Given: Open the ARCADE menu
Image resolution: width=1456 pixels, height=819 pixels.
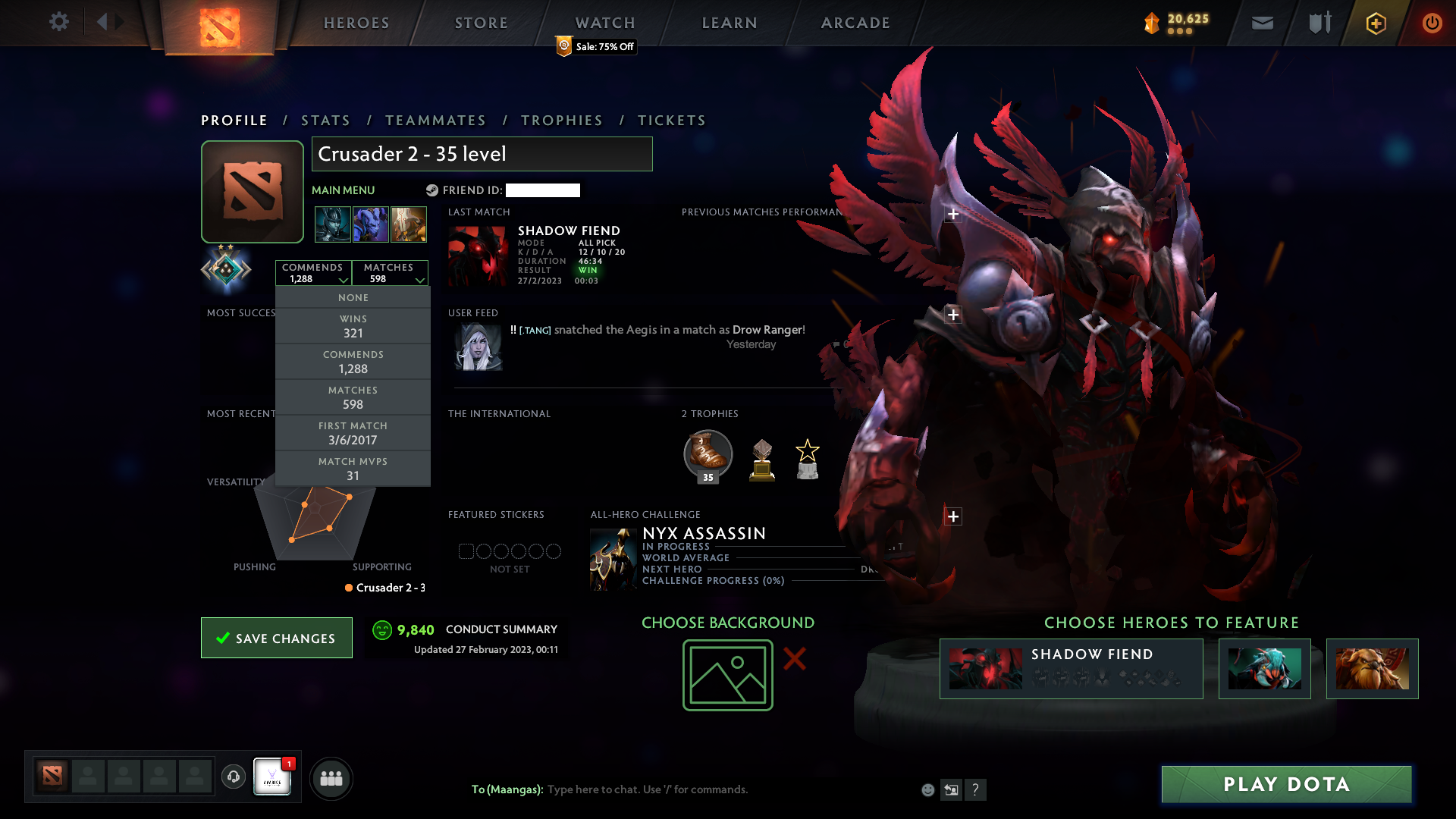Looking at the screenshot, I should click(x=855, y=23).
